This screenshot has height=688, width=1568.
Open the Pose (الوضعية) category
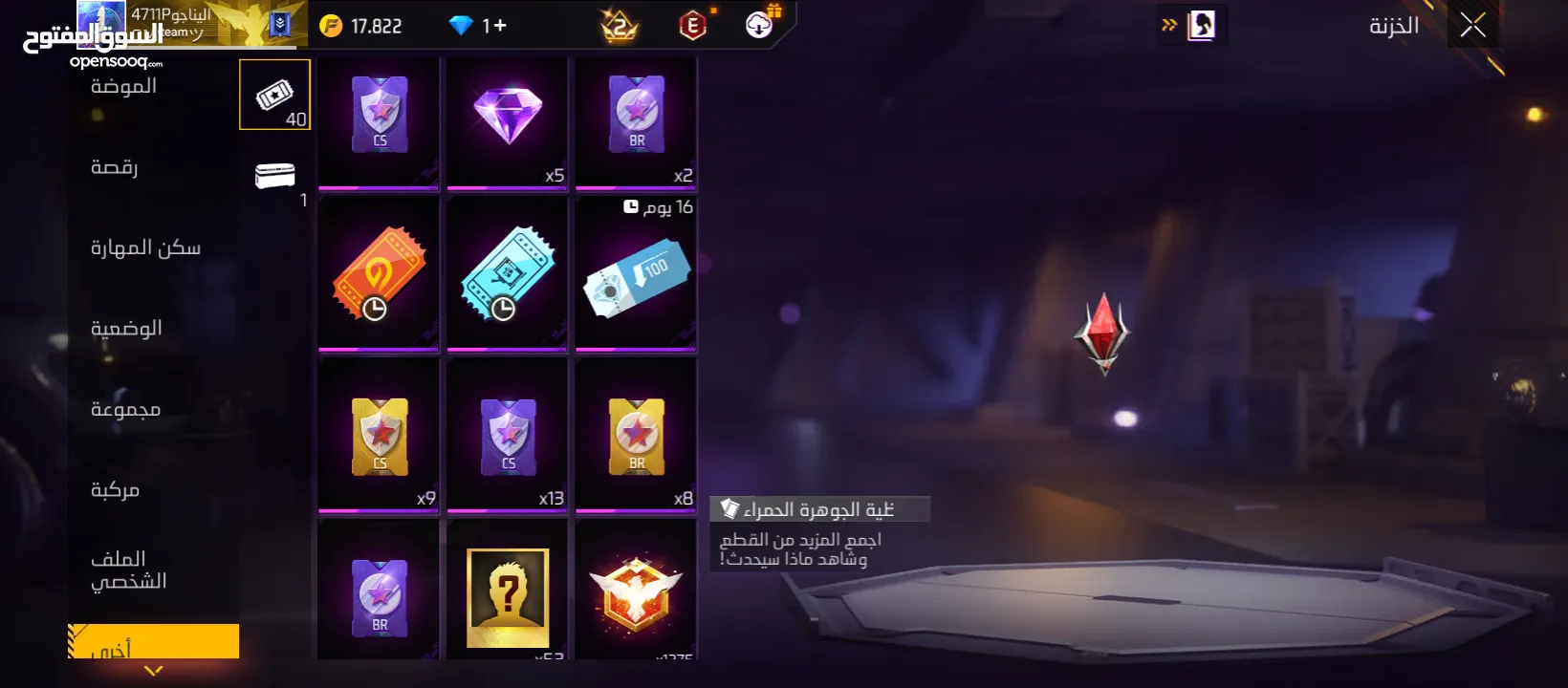click(126, 329)
